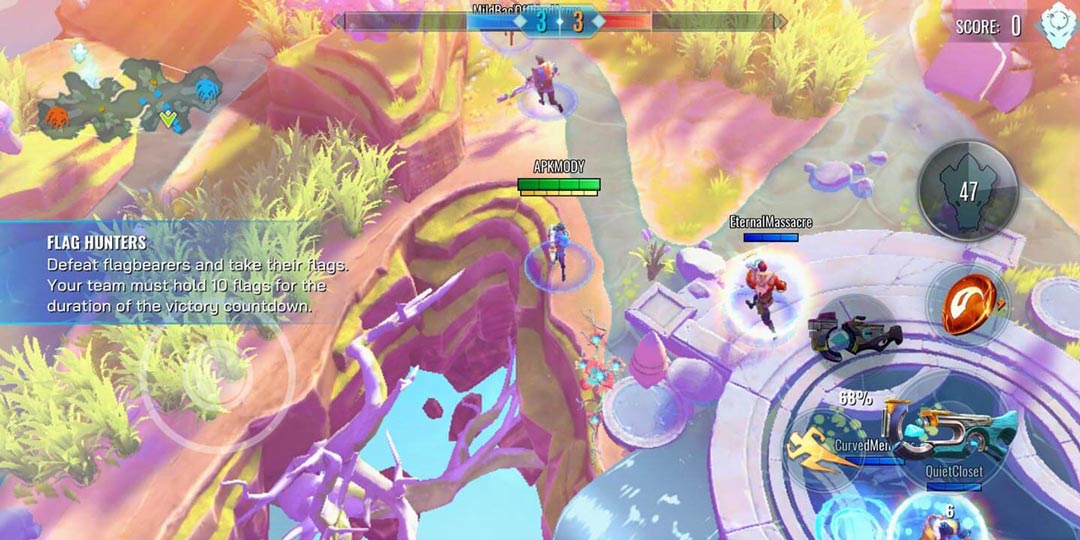Use the orange claw ability

967,303
